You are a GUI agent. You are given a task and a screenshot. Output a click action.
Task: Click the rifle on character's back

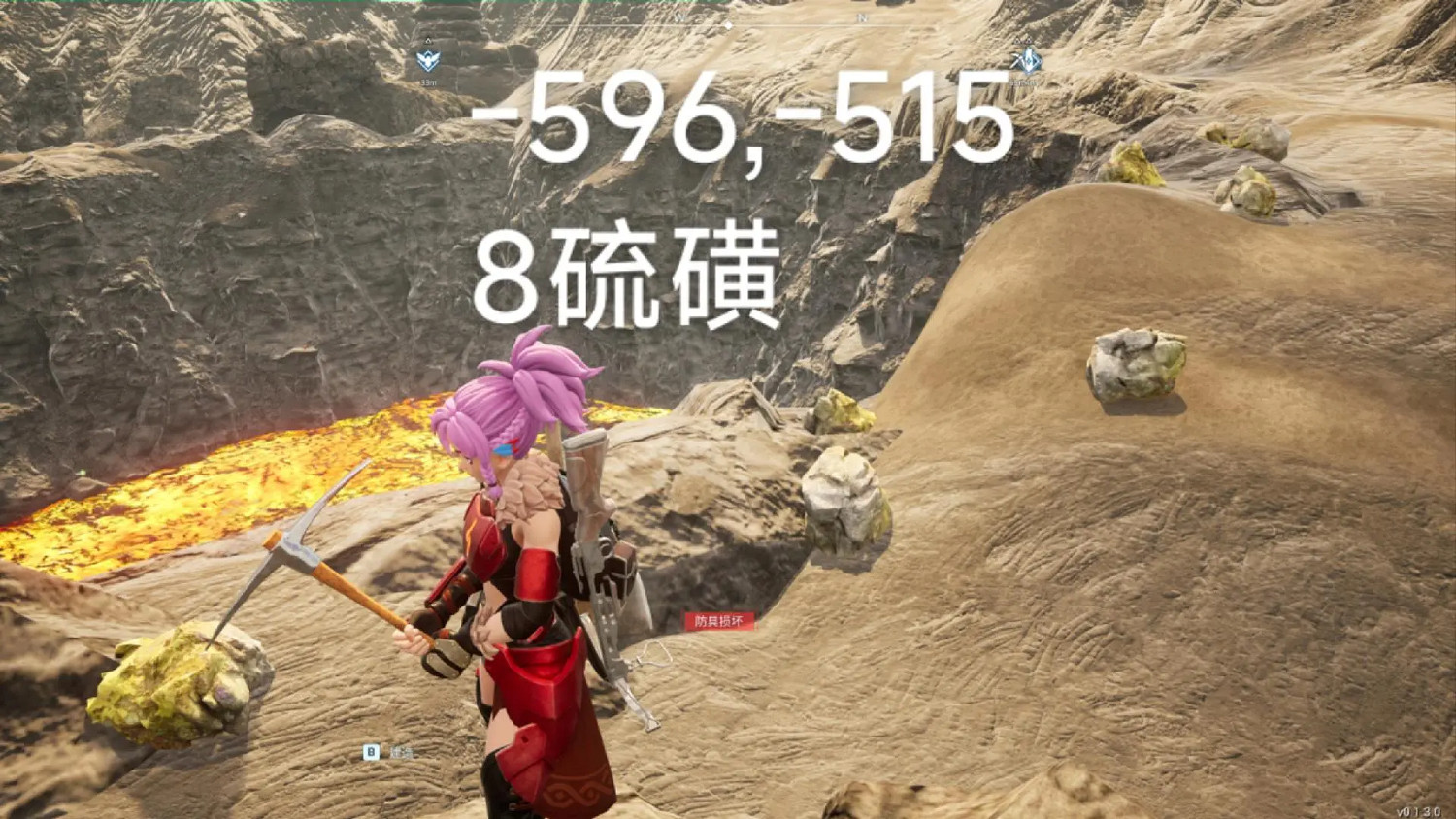[x=597, y=543]
